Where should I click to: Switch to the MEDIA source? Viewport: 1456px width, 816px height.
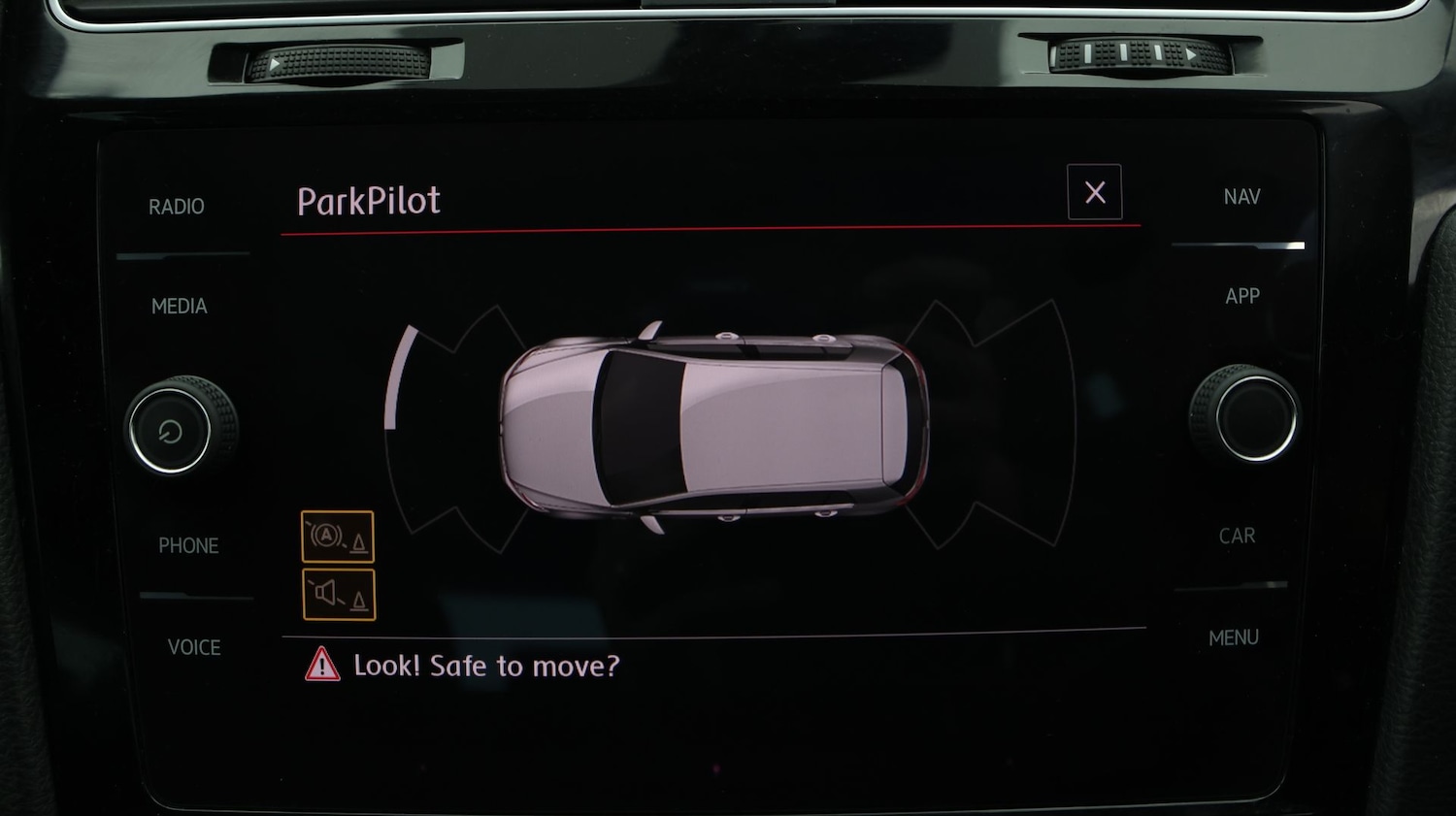pyautogui.click(x=180, y=307)
